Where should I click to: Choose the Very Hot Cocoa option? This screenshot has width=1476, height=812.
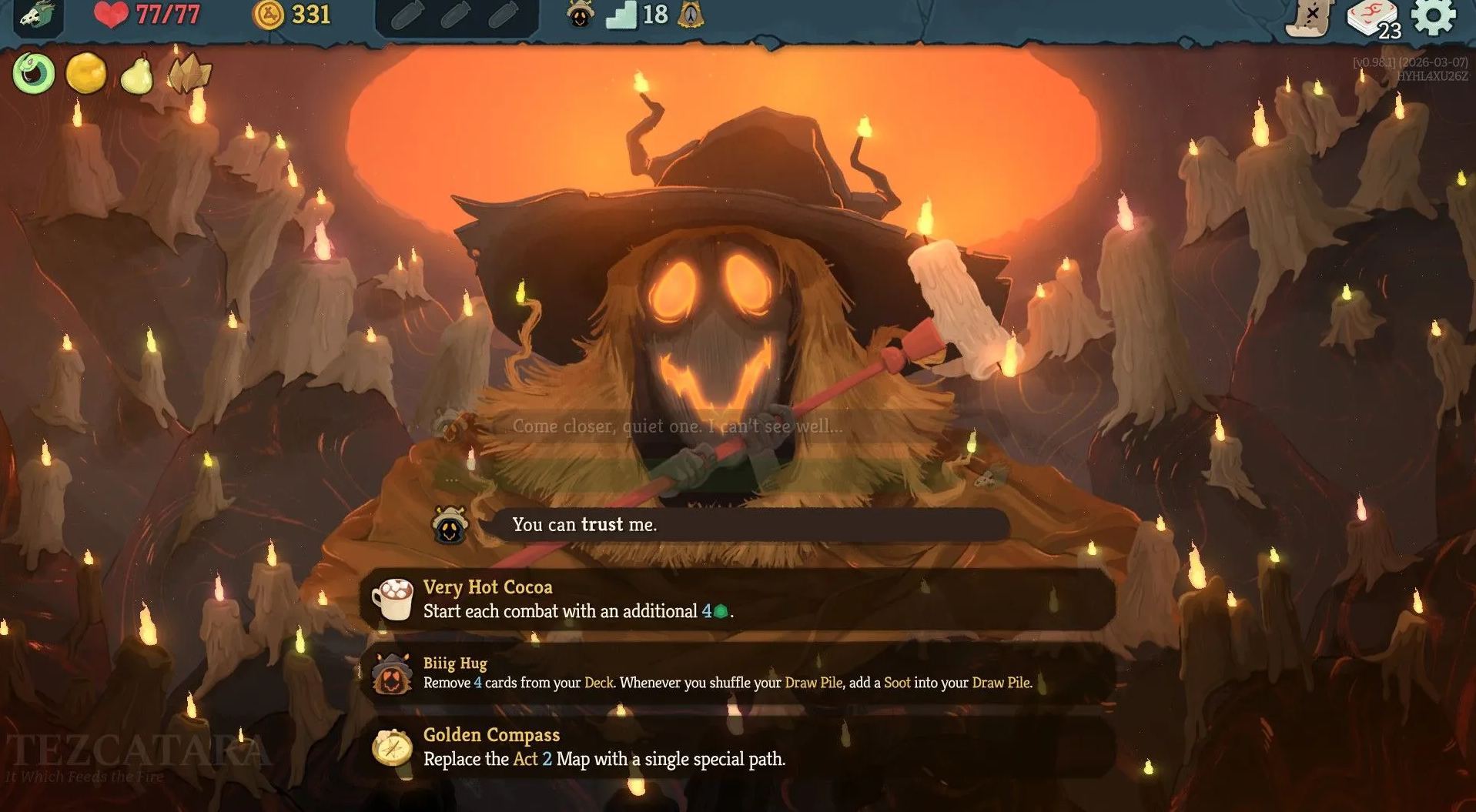pos(738,600)
